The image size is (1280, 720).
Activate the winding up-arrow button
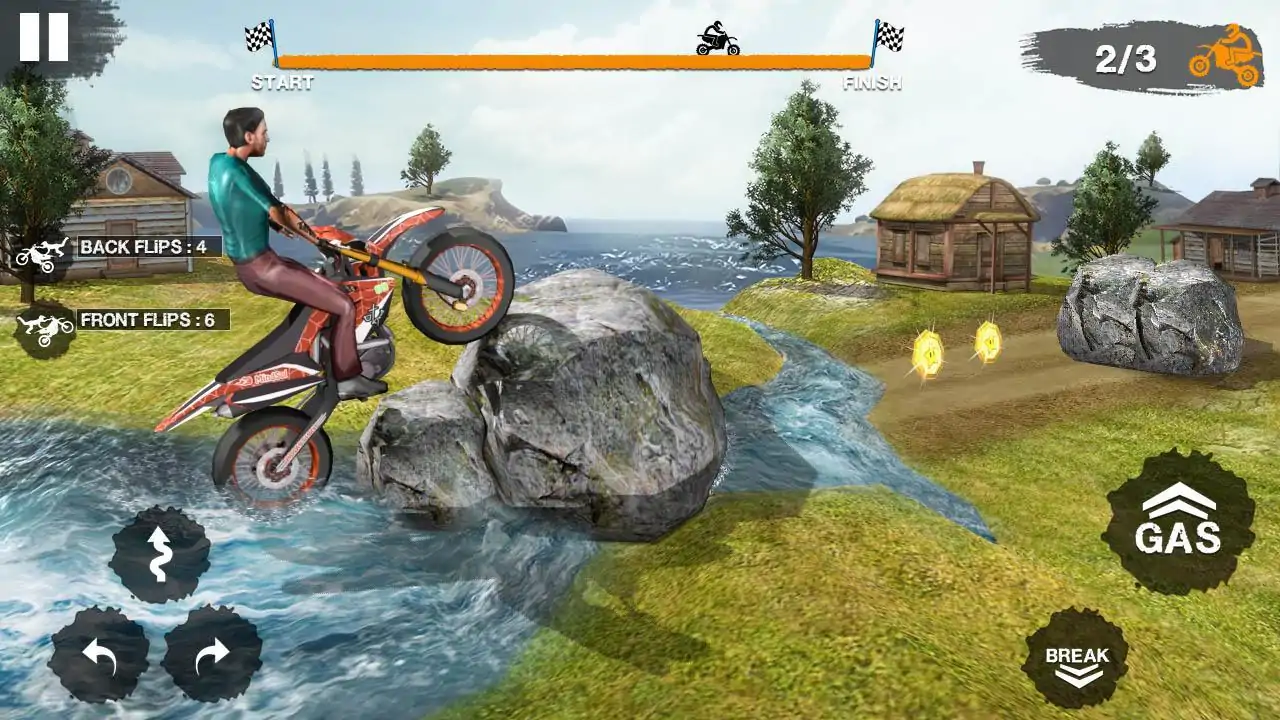(159, 554)
